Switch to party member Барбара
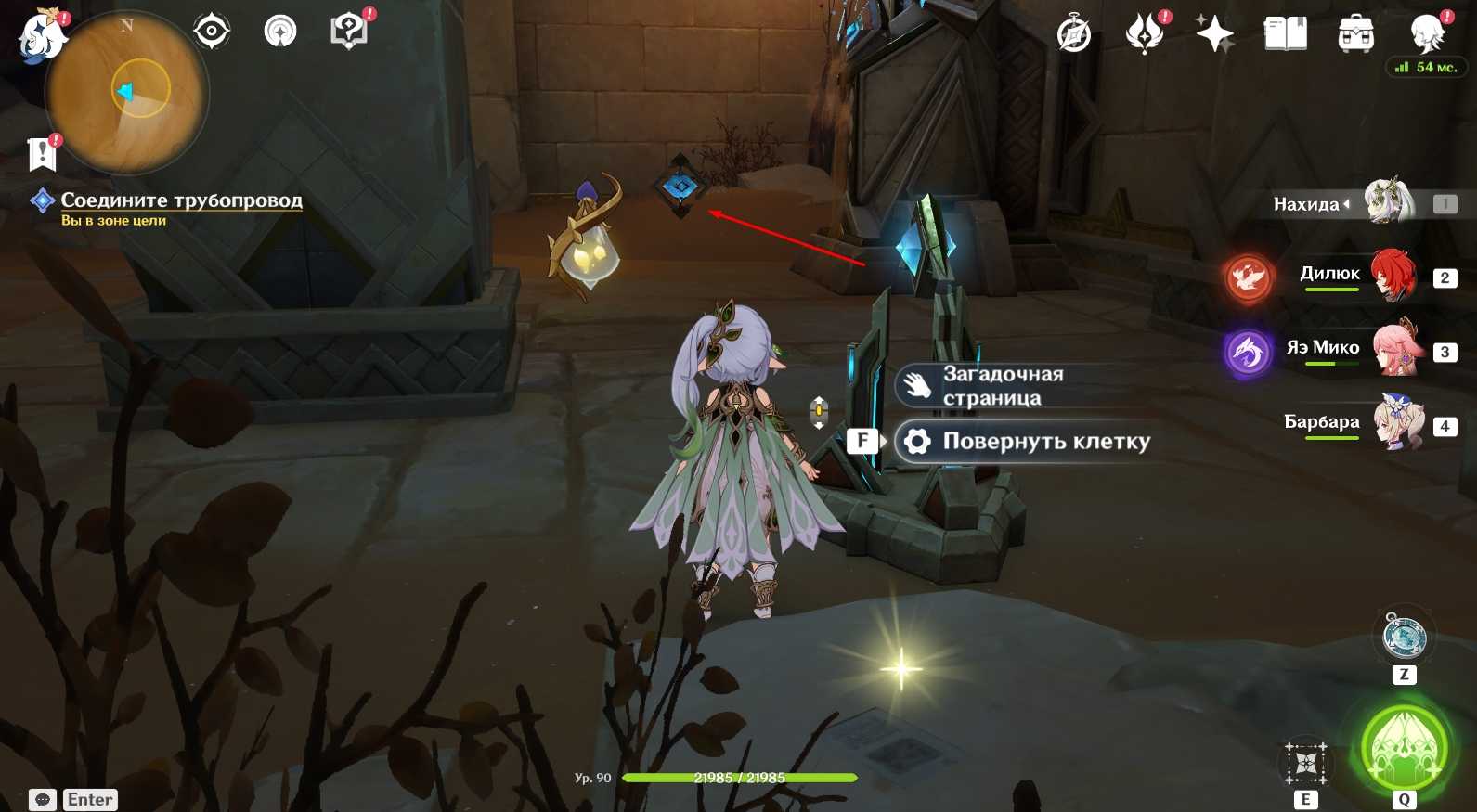The image size is (1477, 812). click(x=1396, y=423)
